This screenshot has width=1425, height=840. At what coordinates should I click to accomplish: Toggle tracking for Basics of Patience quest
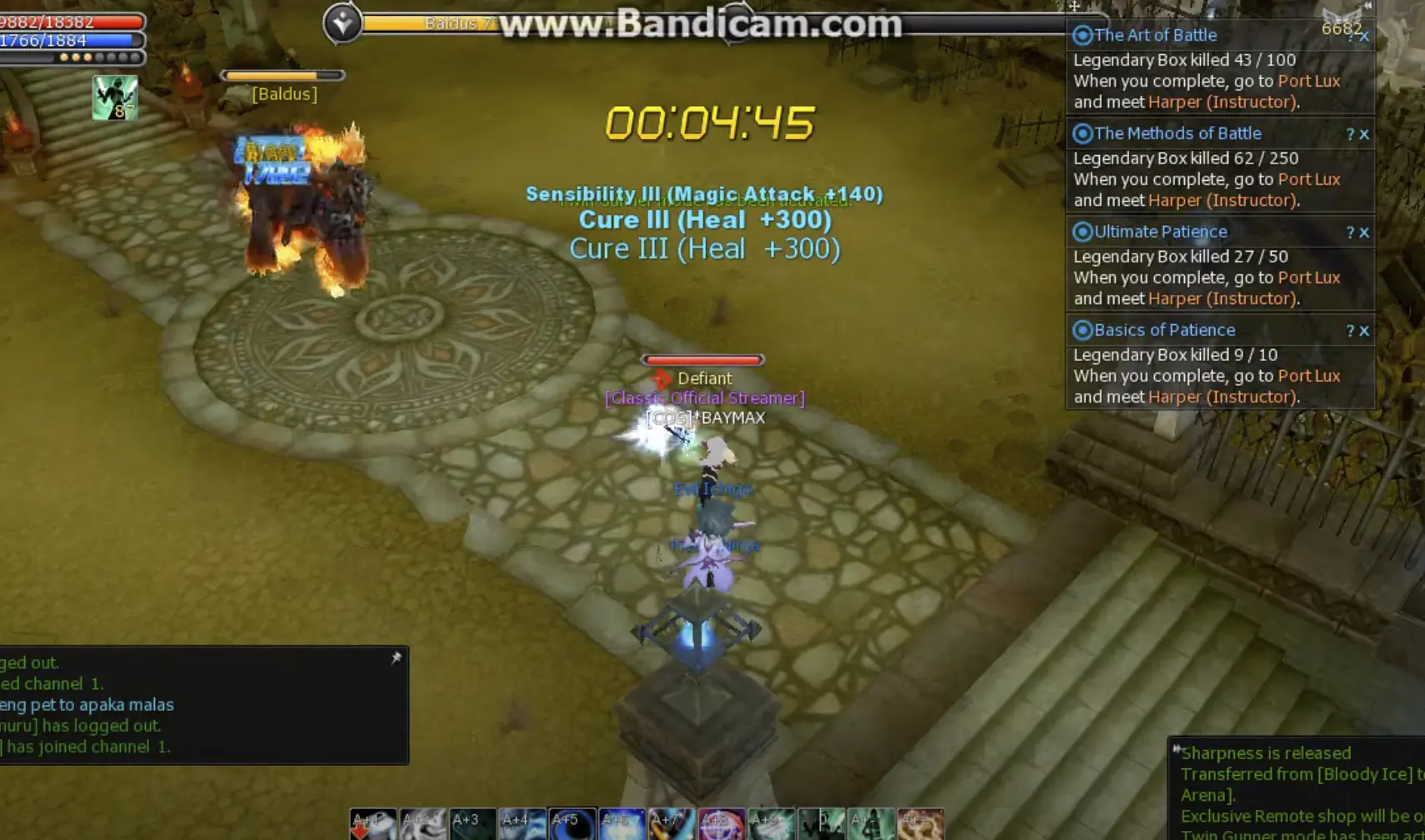click(1082, 330)
